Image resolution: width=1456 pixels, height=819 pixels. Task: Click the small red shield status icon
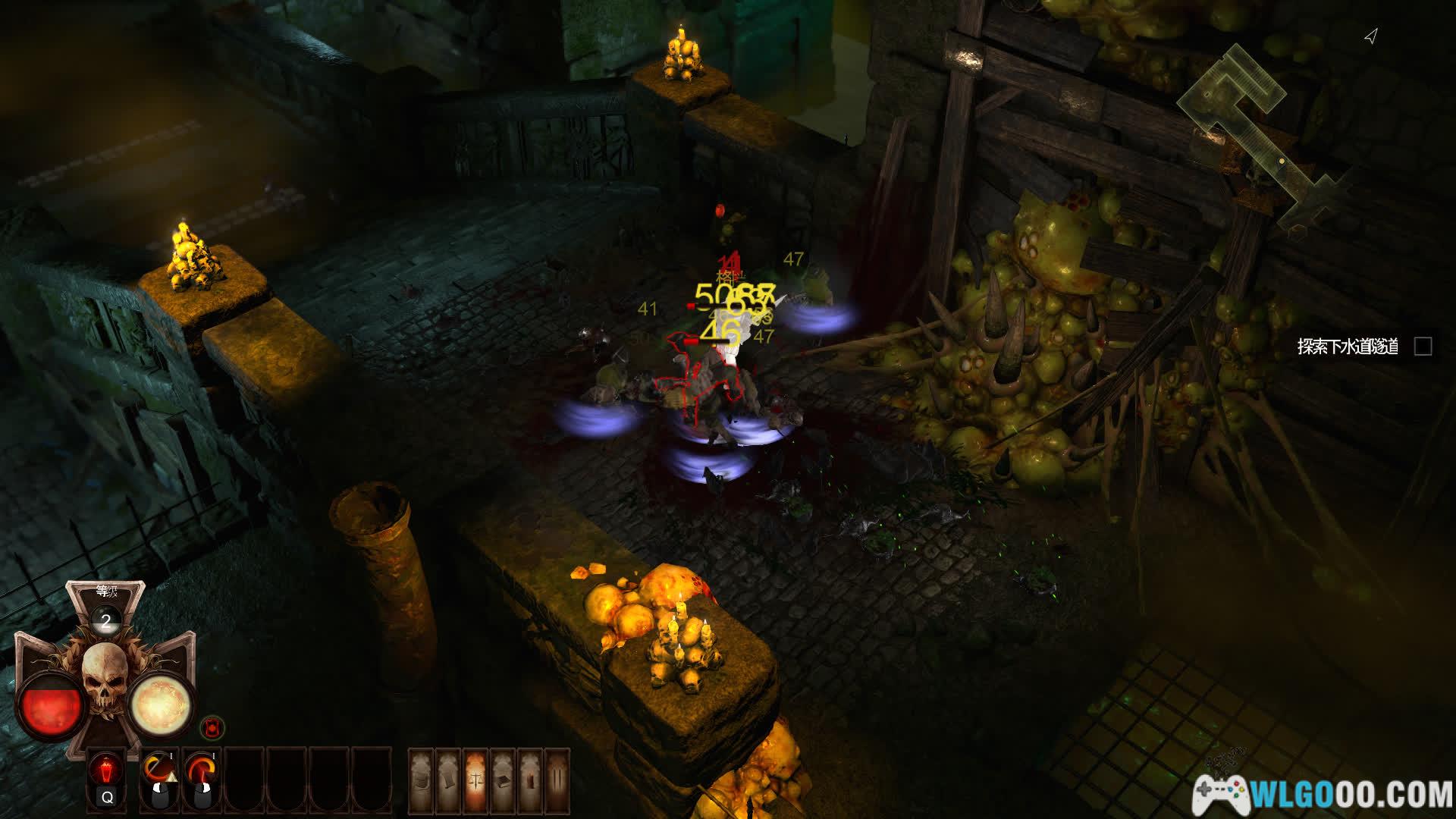point(212,728)
